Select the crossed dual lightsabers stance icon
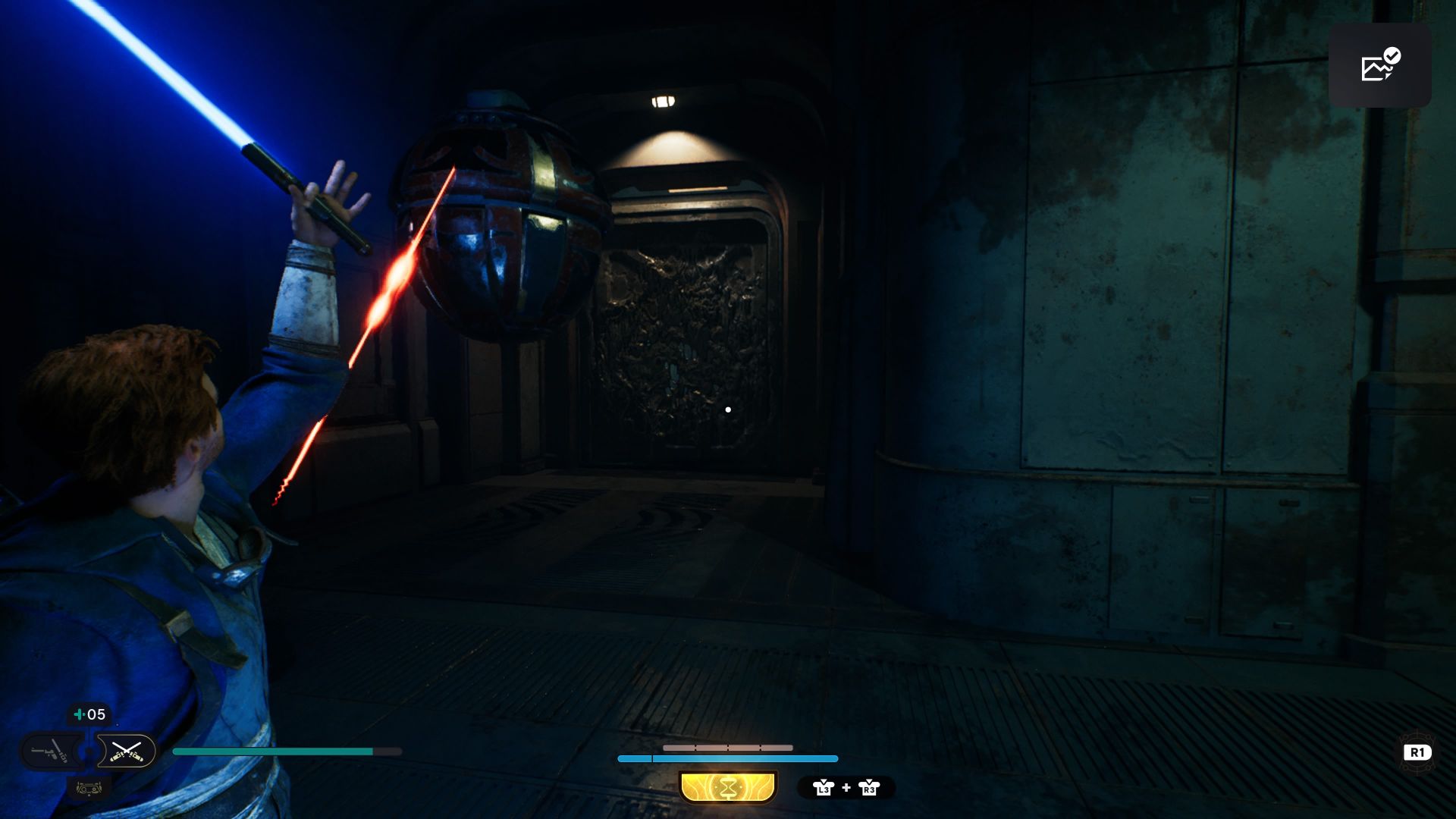This screenshot has width=1456, height=819. coord(126,752)
